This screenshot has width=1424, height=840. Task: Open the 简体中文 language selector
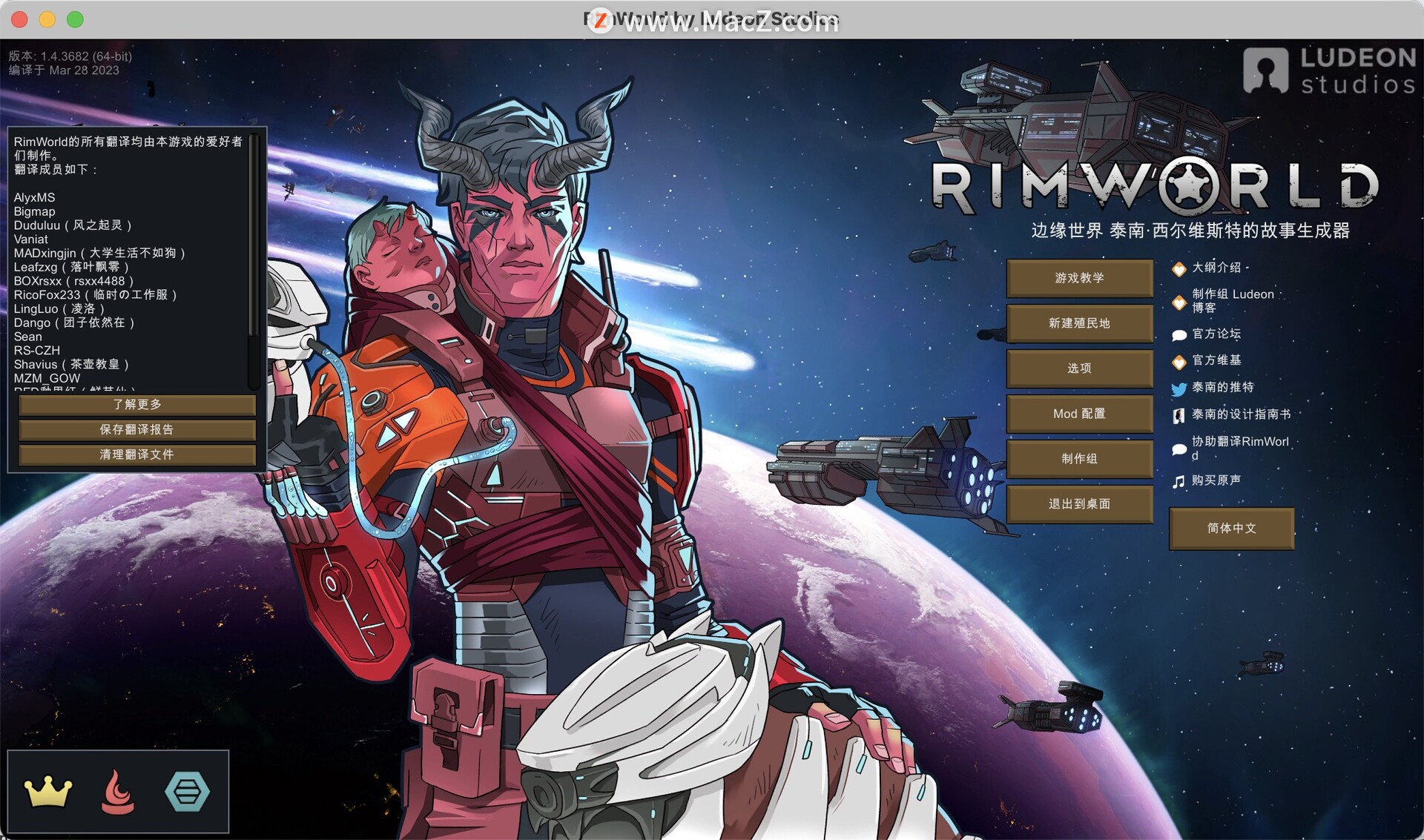1231,529
